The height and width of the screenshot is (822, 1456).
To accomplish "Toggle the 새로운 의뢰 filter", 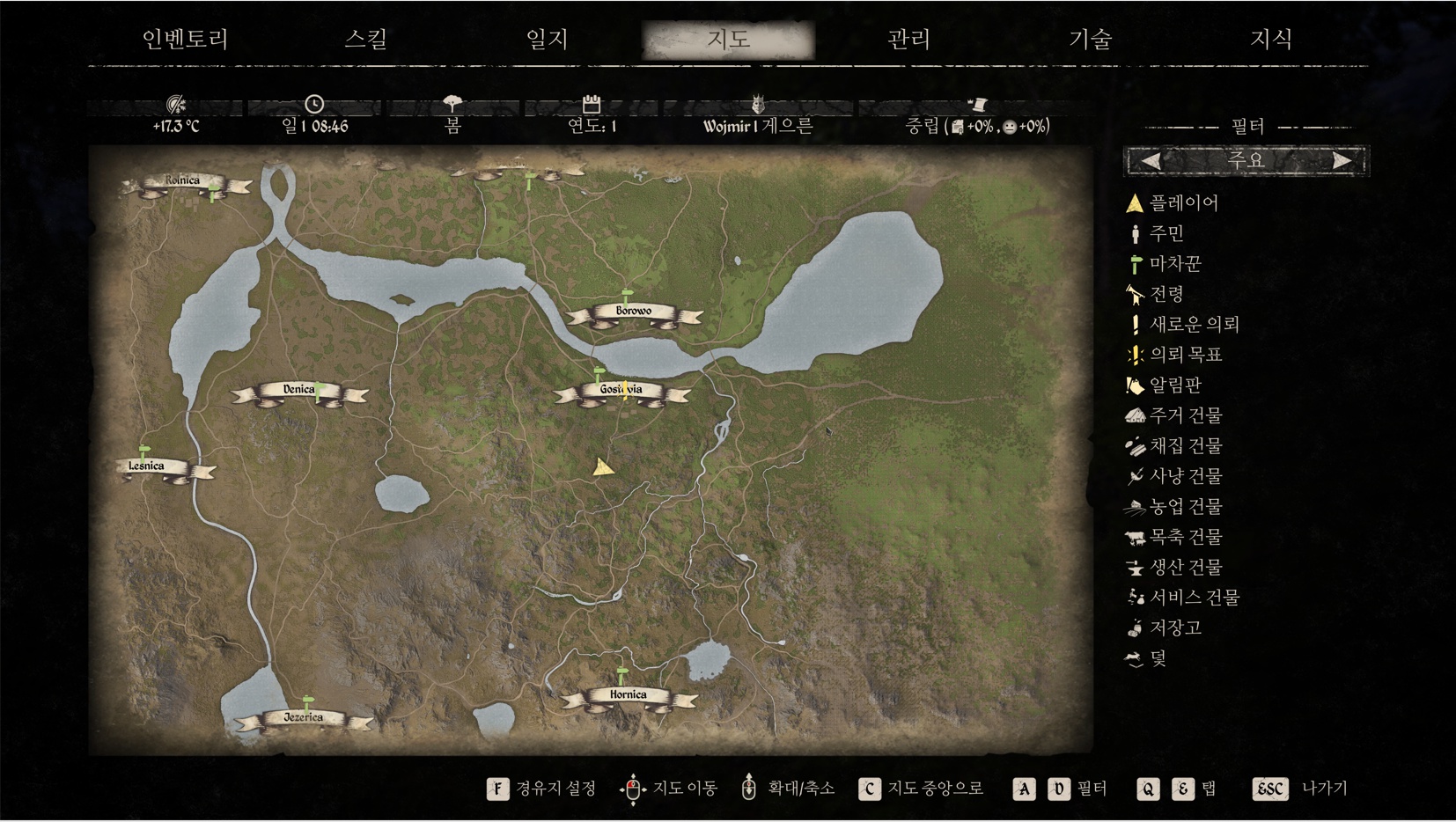I will coord(1194,325).
